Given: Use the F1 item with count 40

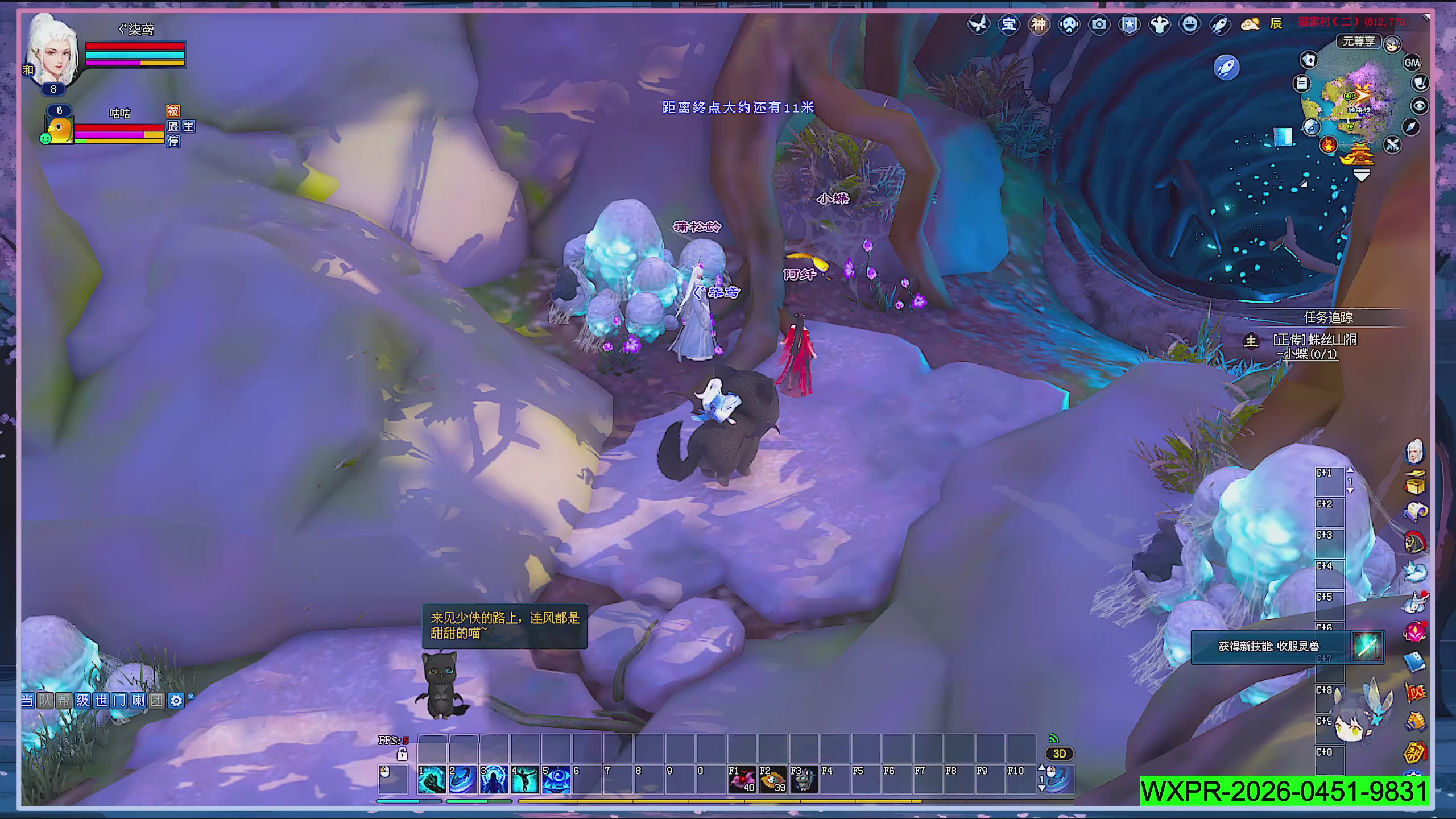Looking at the screenshot, I should (742, 779).
